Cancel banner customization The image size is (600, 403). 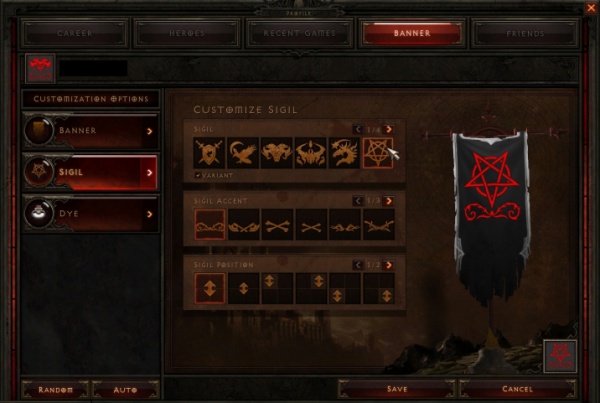point(517,388)
